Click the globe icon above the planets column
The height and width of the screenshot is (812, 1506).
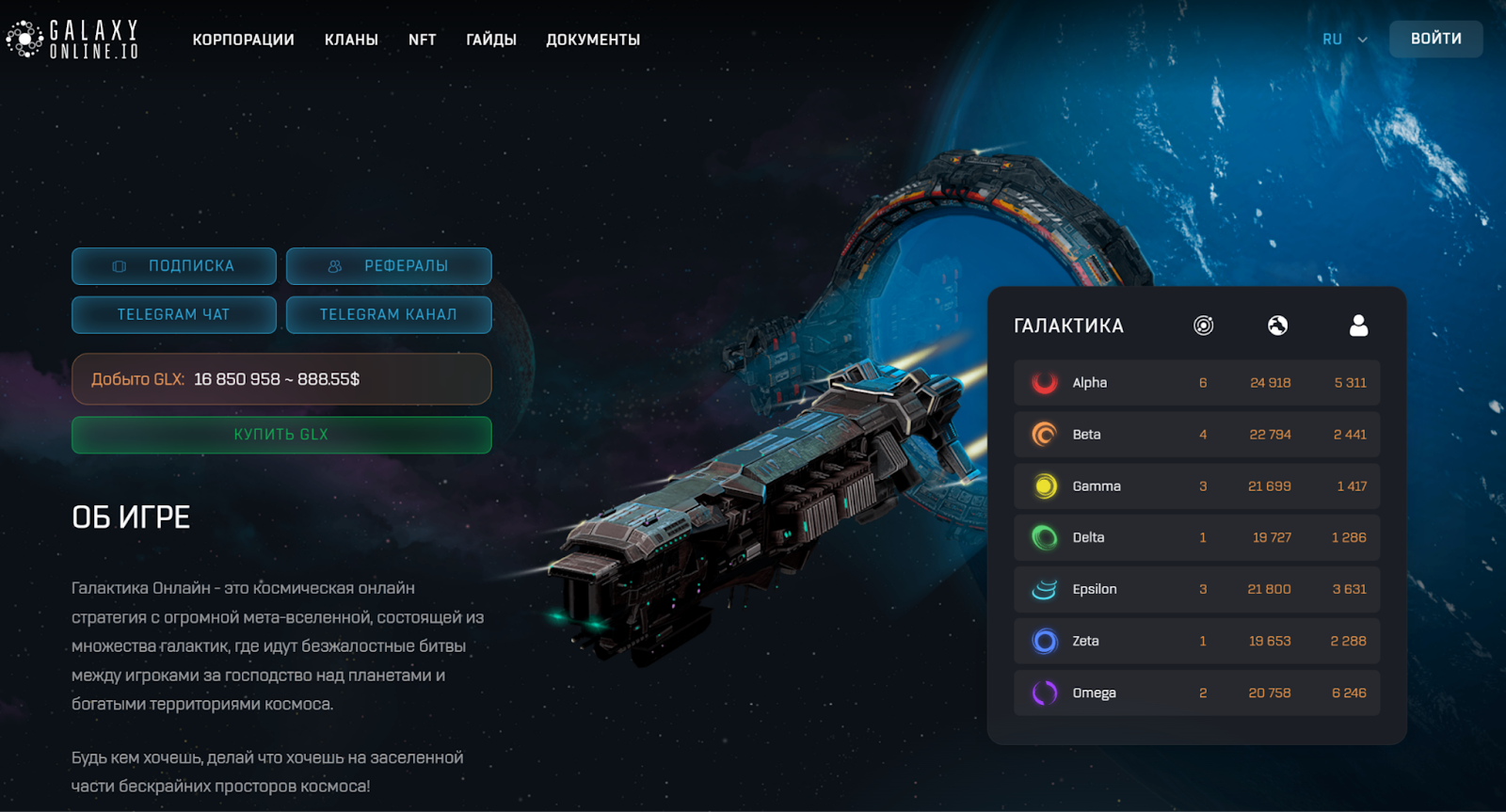pos(1278,326)
